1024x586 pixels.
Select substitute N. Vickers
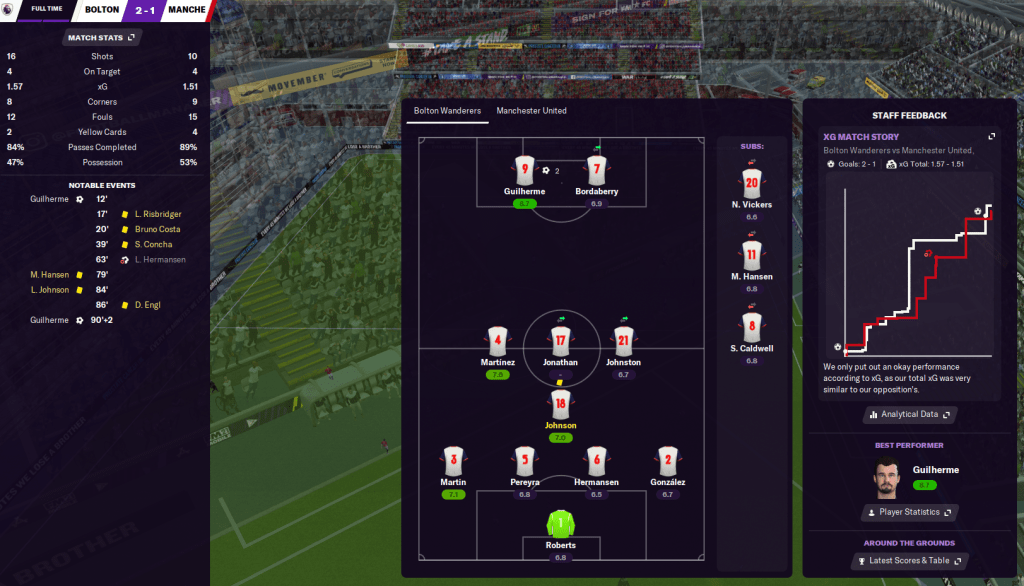coord(751,183)
